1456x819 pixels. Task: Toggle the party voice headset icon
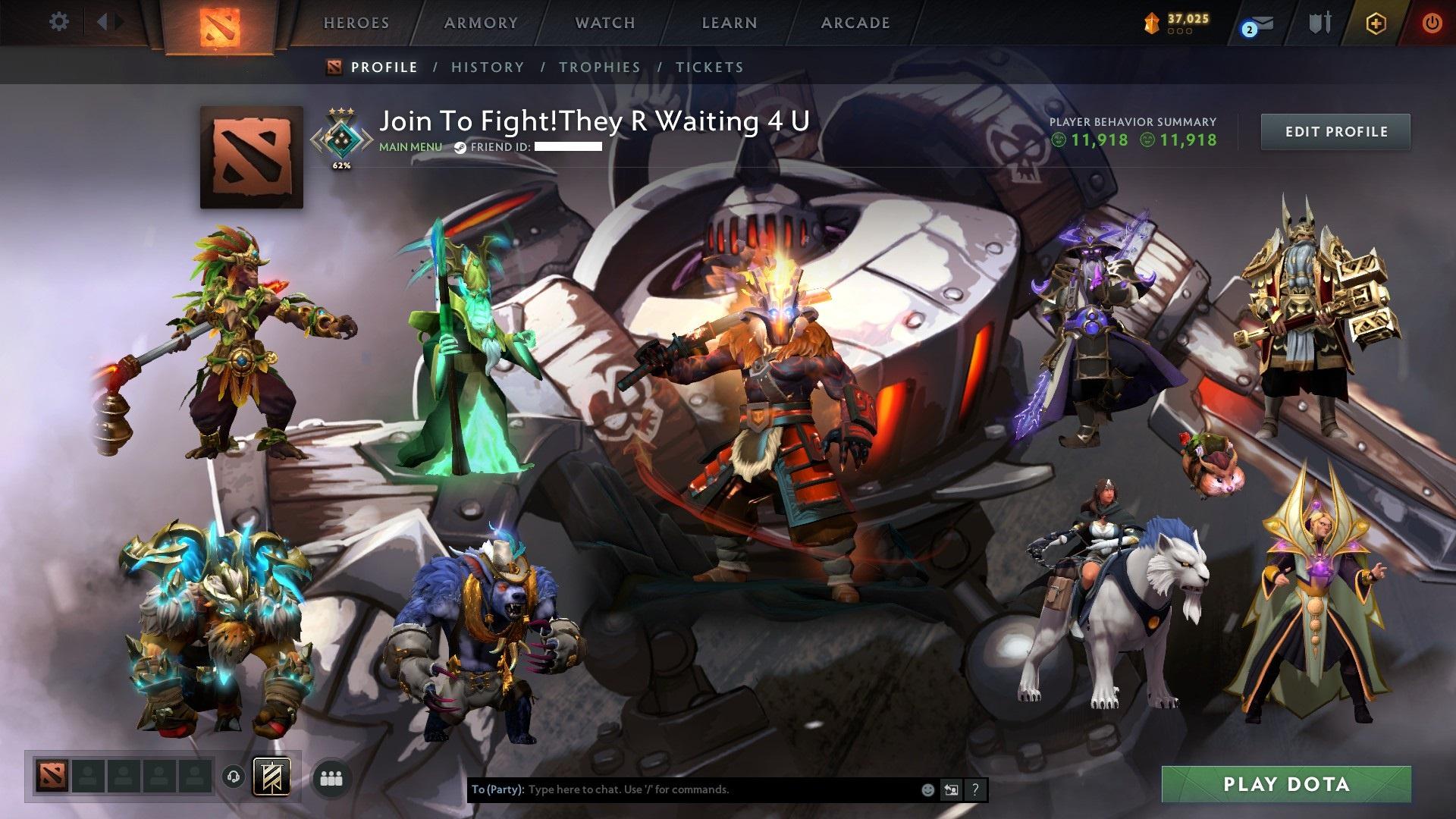point(234,777)
